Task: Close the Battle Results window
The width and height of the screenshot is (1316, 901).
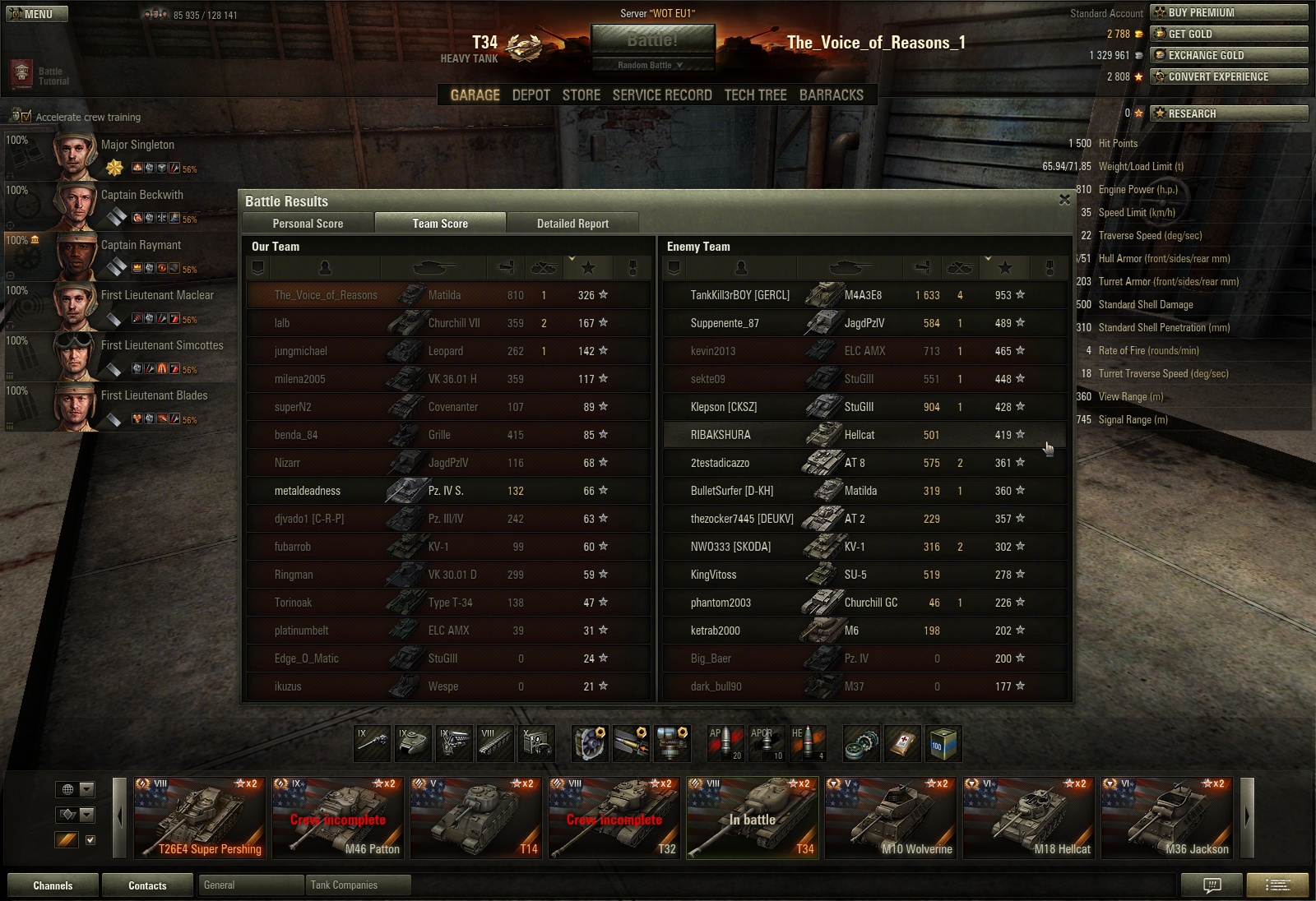Action: point(1064,200)
